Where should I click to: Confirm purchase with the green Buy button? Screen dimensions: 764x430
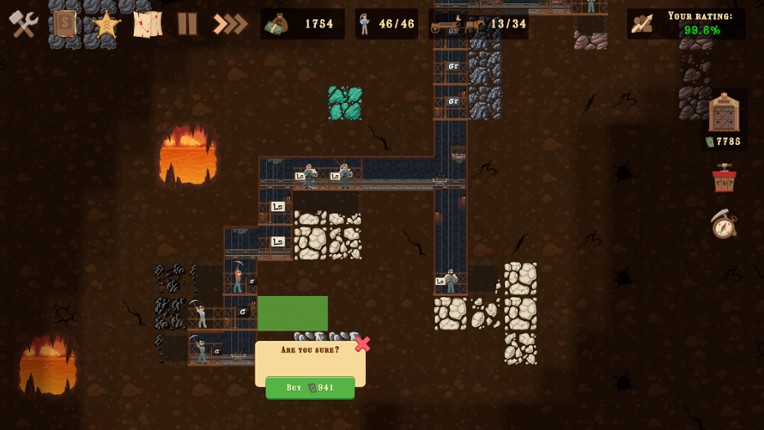click(310, 388)
